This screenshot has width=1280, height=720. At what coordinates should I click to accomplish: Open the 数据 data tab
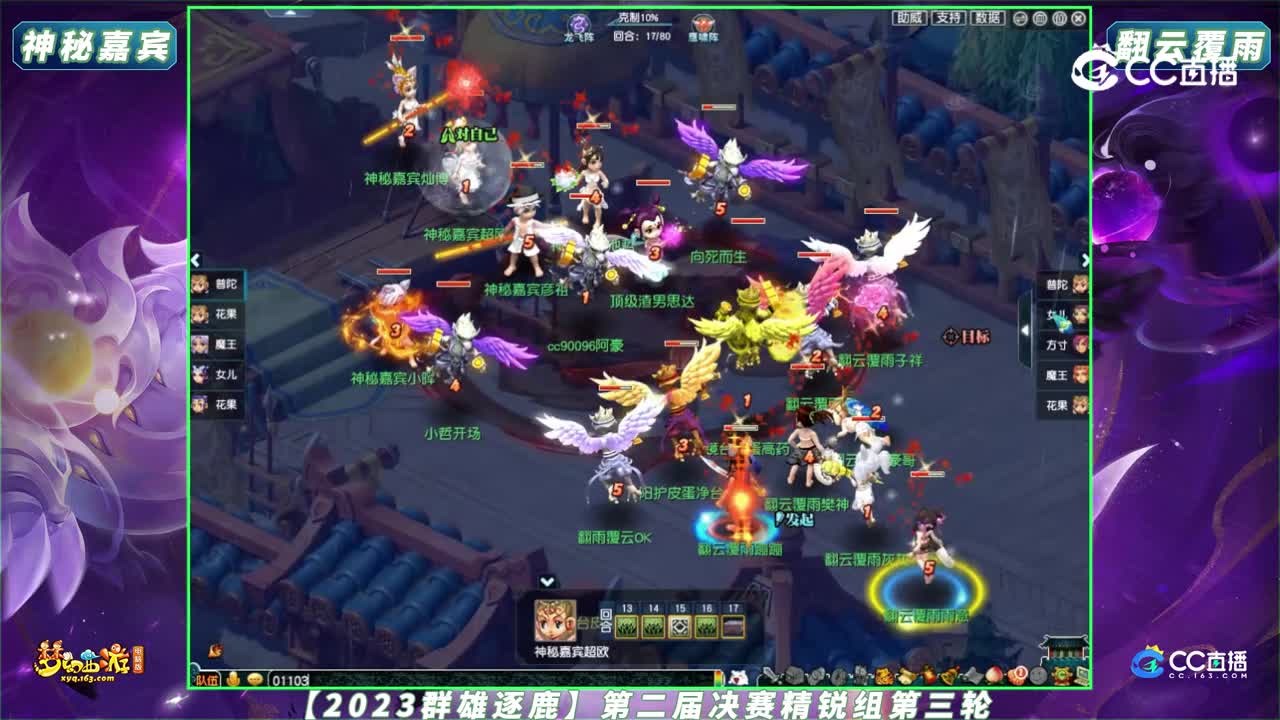988,17
